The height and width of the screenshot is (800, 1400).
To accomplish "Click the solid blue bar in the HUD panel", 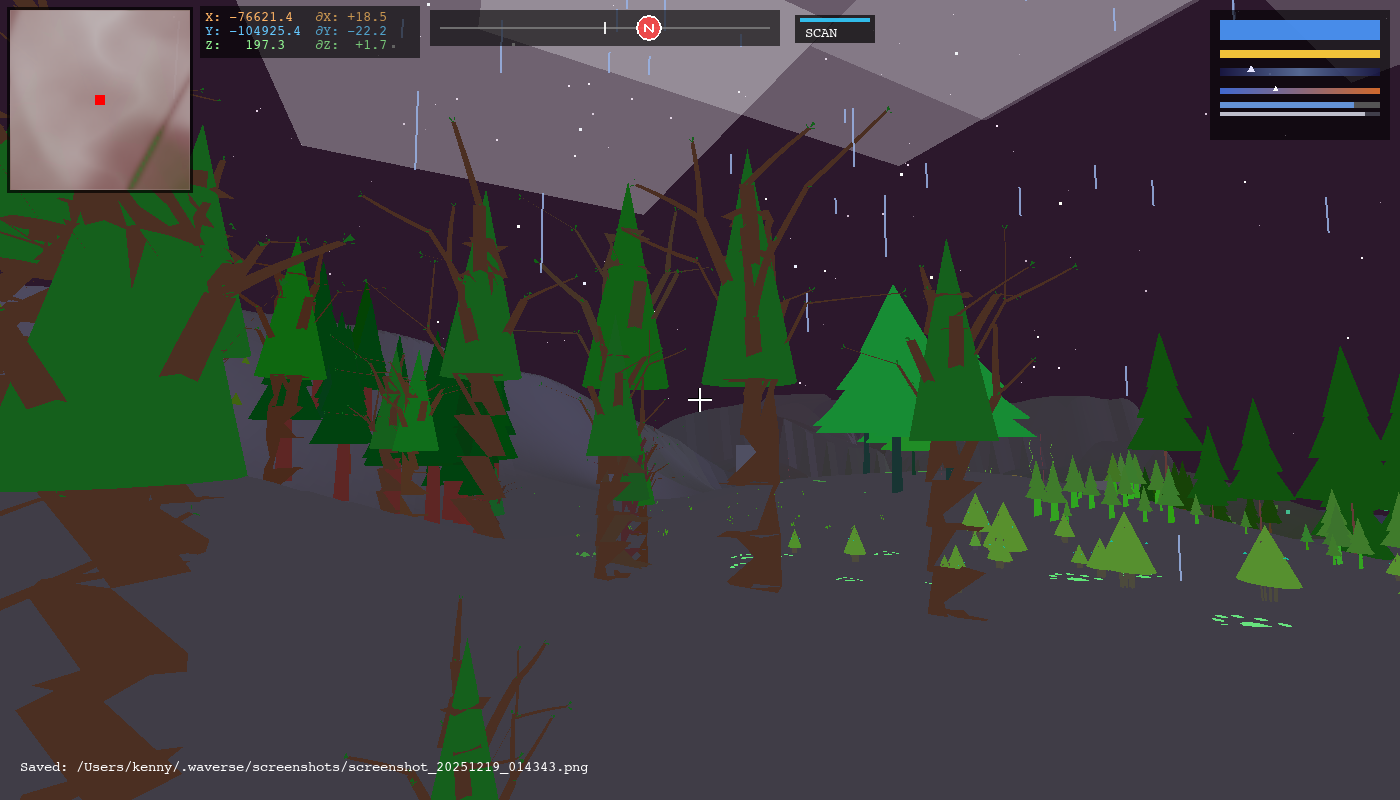I will tap(1299, 29).
